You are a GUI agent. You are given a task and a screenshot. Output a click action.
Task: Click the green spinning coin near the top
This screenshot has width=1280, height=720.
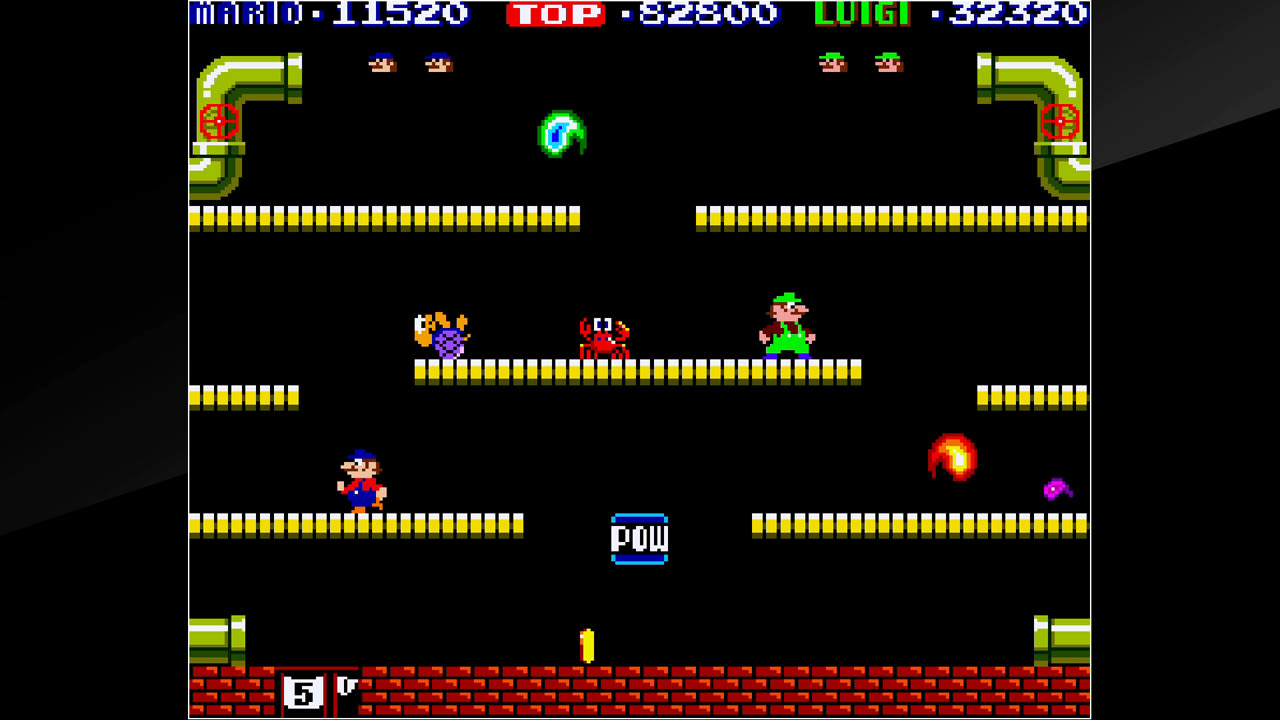[x=562, y=134]
